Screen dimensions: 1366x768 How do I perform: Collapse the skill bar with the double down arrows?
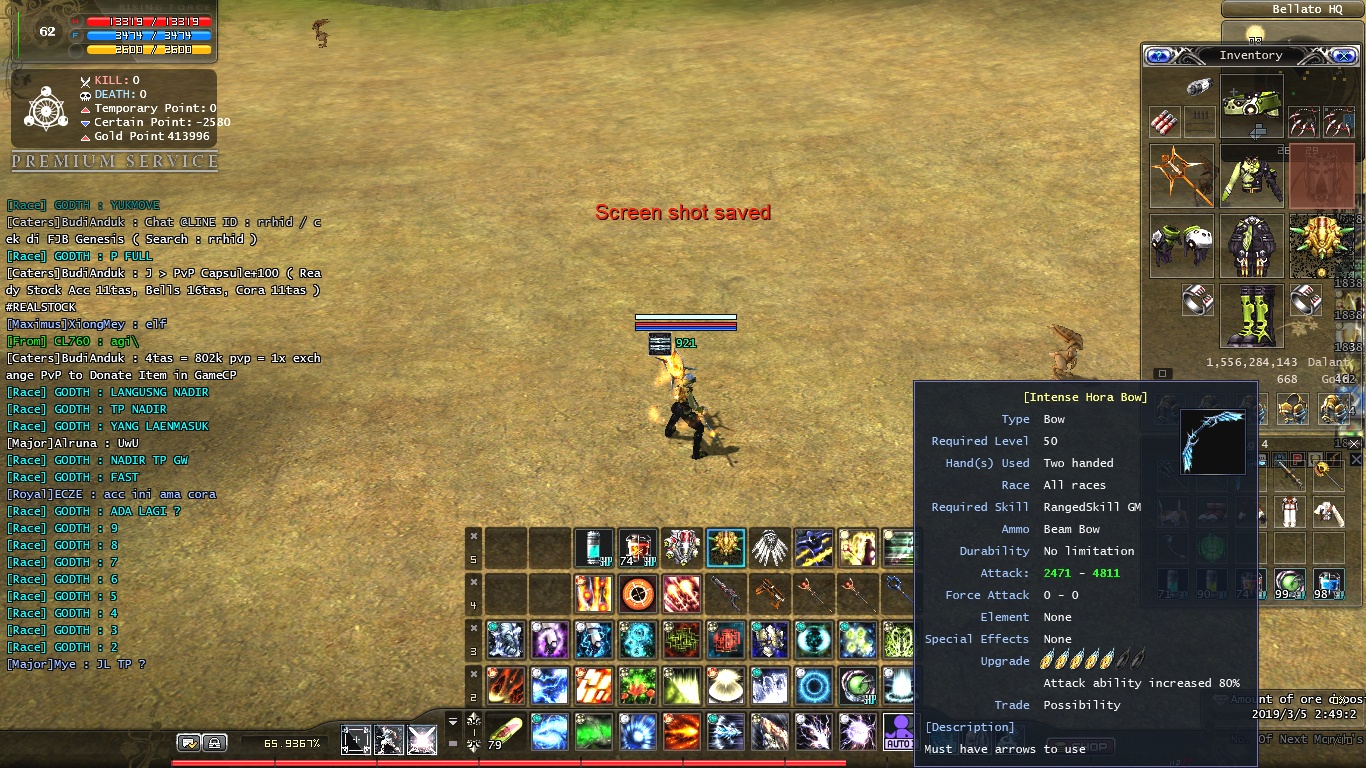(452, 722)
